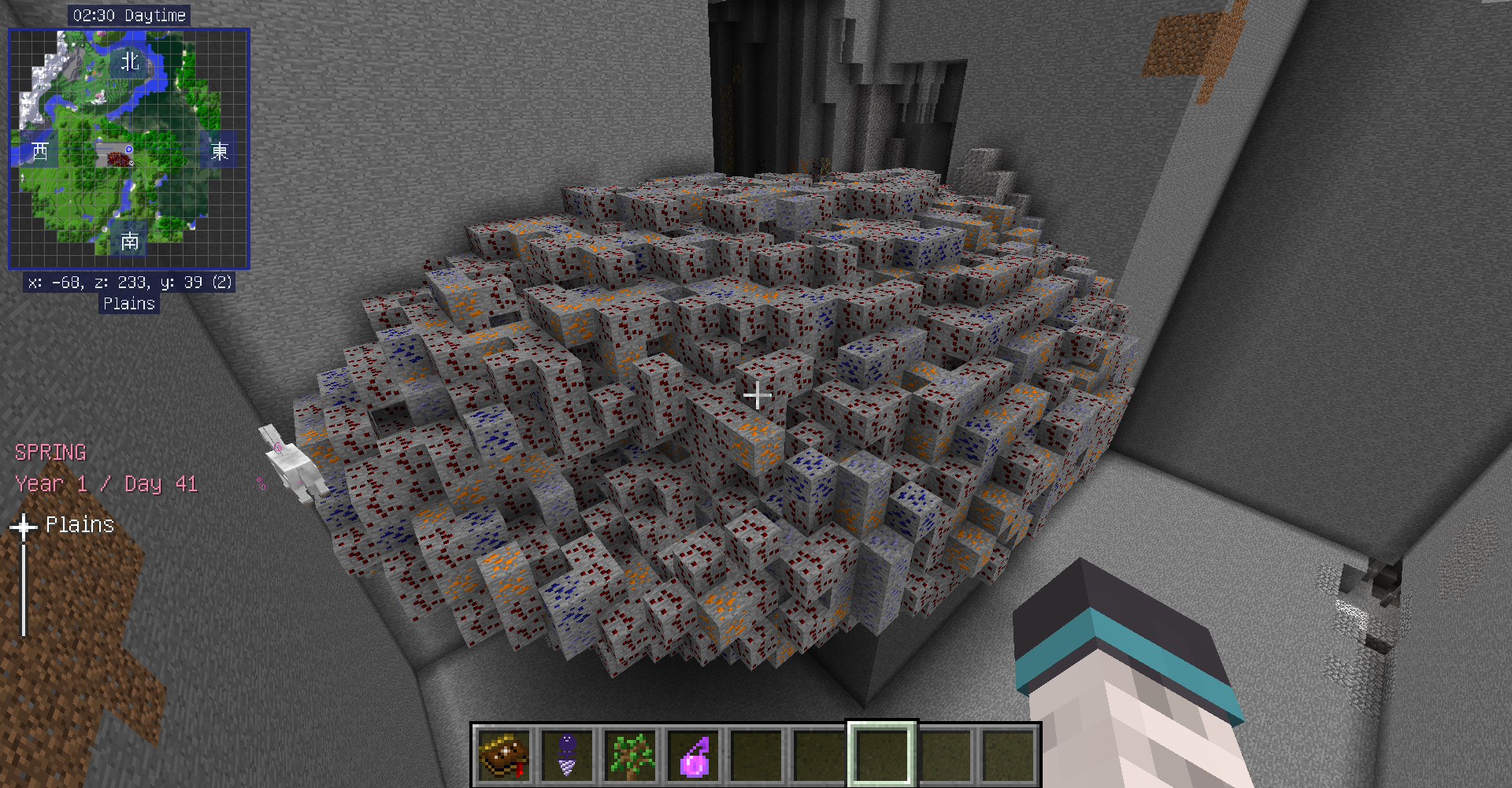Screen dimensions: 1512x788
Task: Click the Year 1 / Day 41 label
Action: click(106, 484)
